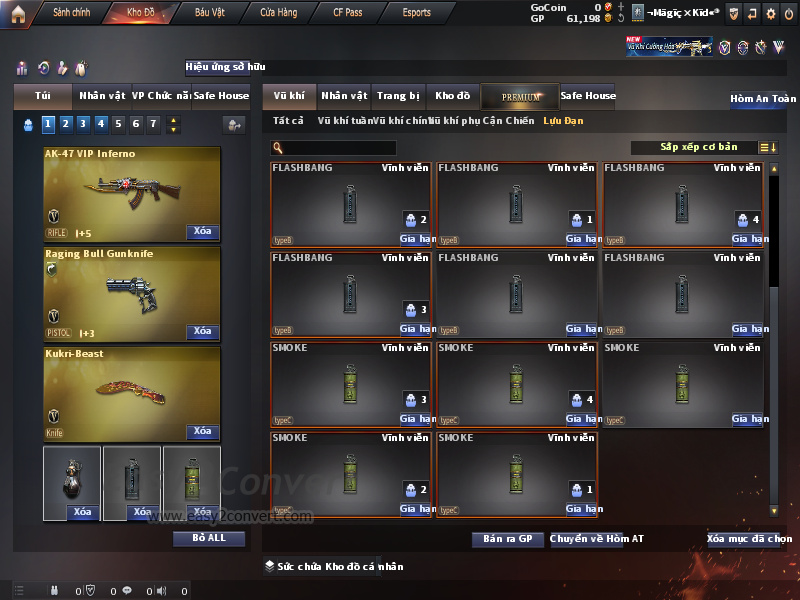Click Chuyển về Hòm AT button
This screenshot has width=800, height=600.
(x=596, y=539)
